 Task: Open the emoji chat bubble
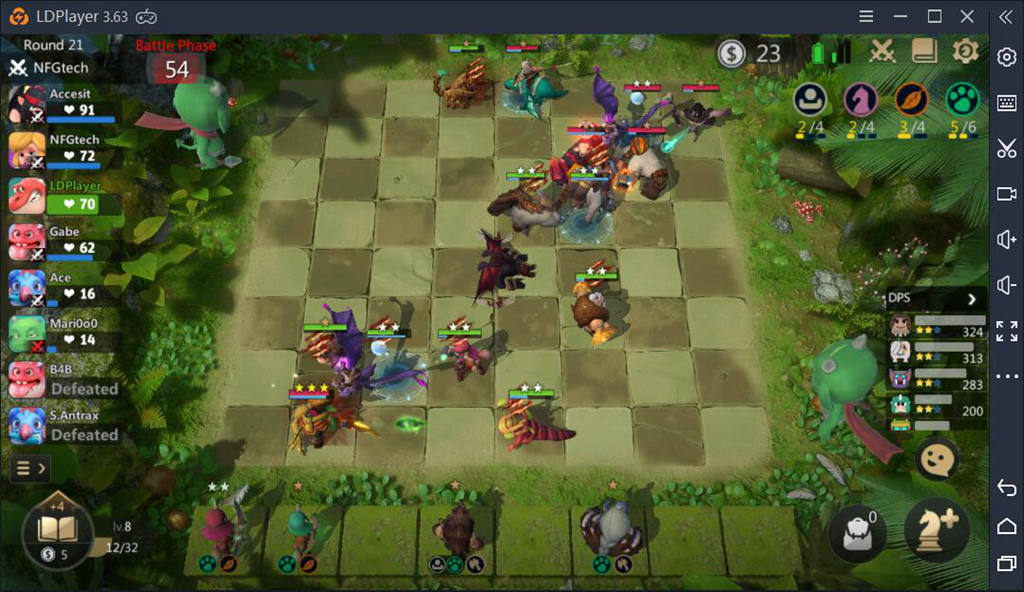[937, 459]
